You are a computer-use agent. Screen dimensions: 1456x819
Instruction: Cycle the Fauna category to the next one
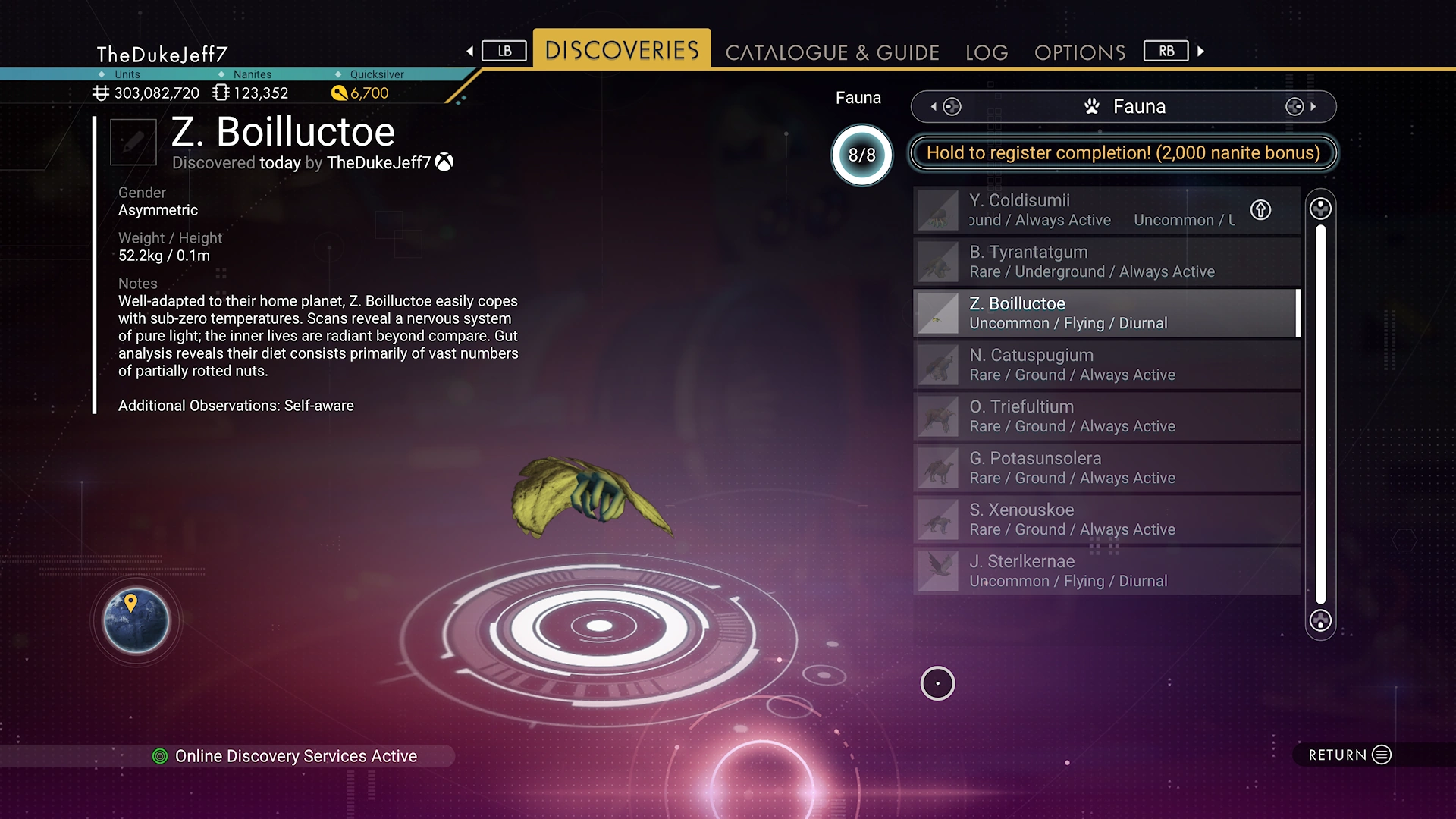click(1302, 107)
